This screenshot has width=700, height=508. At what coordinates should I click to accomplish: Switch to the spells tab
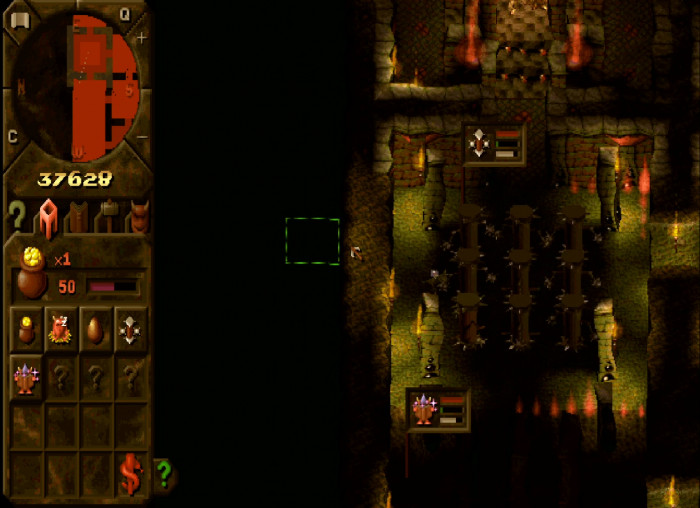pyautogui.click(x=78, y=216)
